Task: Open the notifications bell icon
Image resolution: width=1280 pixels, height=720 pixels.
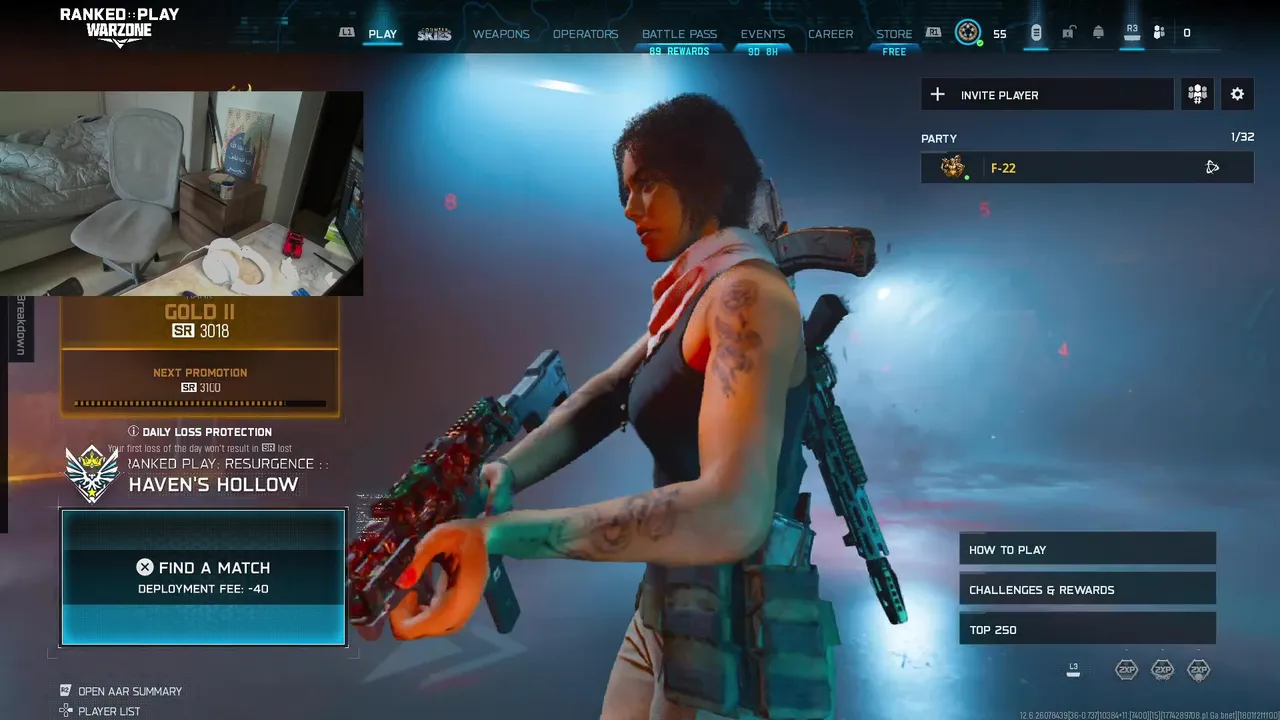Action: click(1098, 33)
